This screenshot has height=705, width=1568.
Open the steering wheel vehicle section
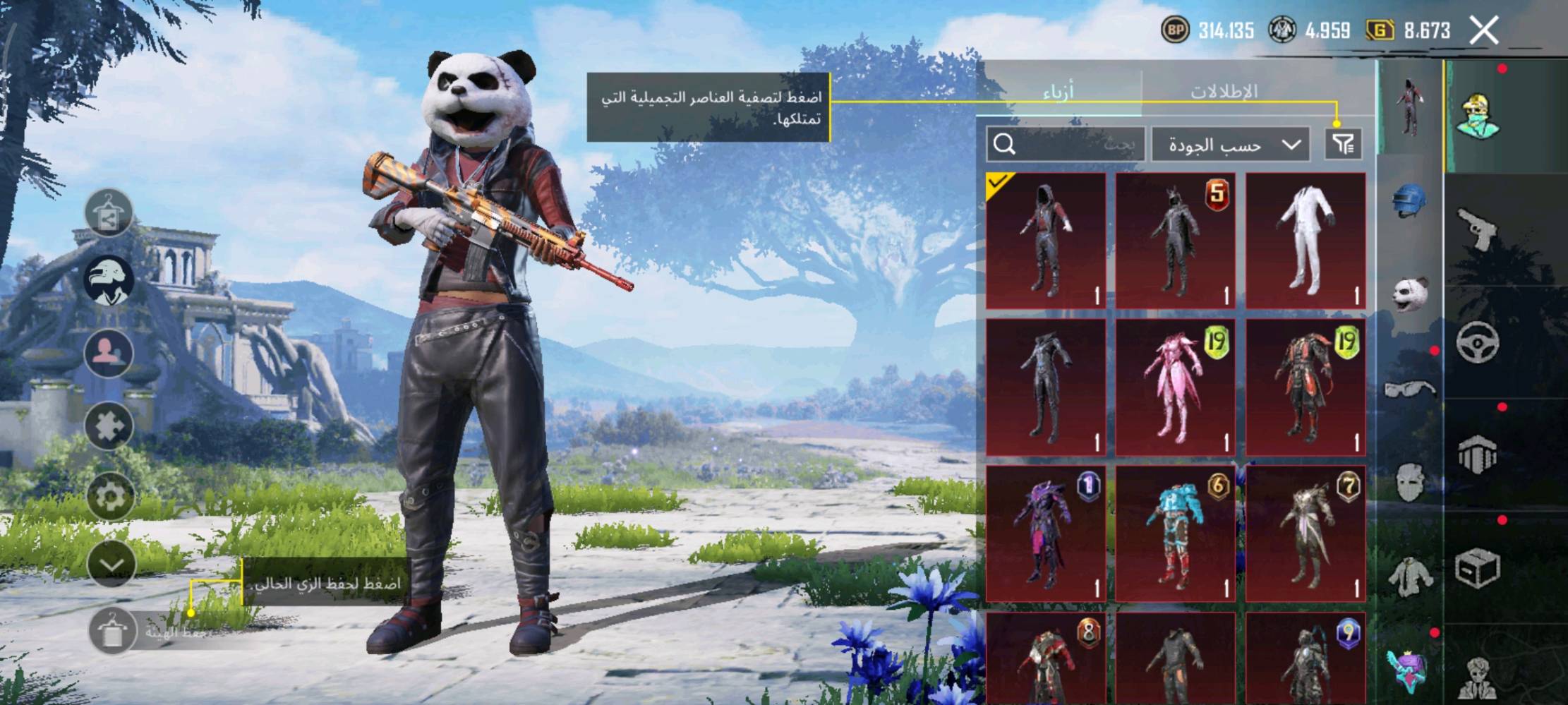tap(1477, 342)
